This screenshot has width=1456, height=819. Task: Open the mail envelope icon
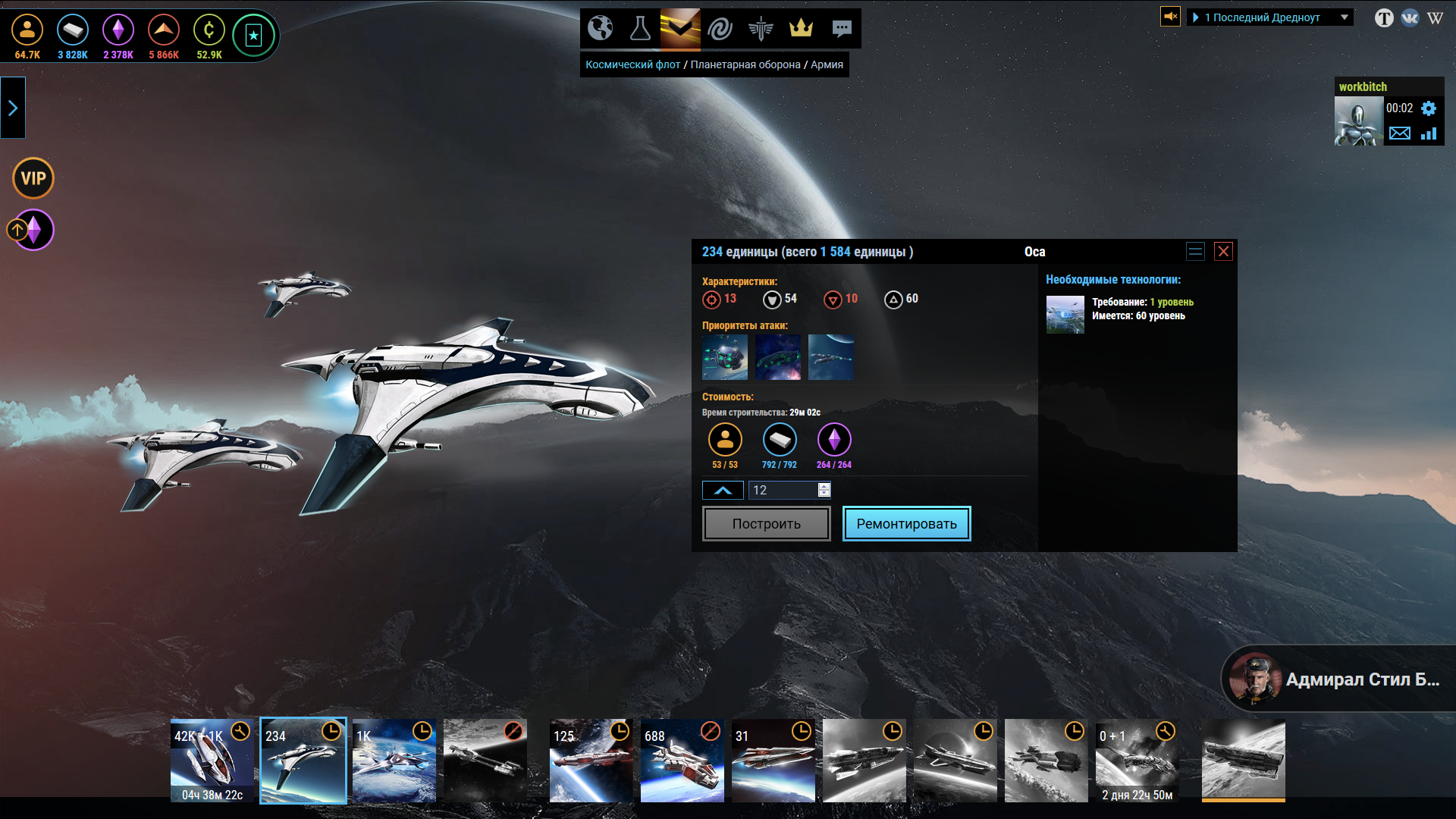click(x=1399, y=133)
